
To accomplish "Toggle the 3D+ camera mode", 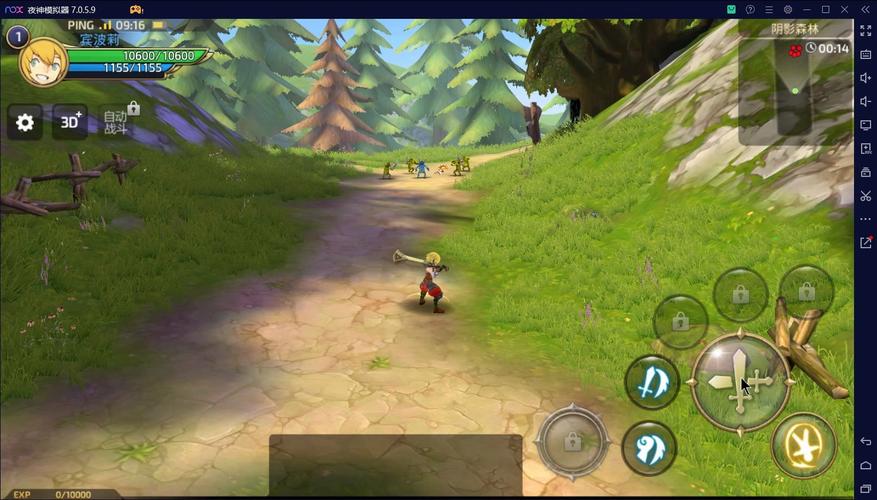I will 70,122.
